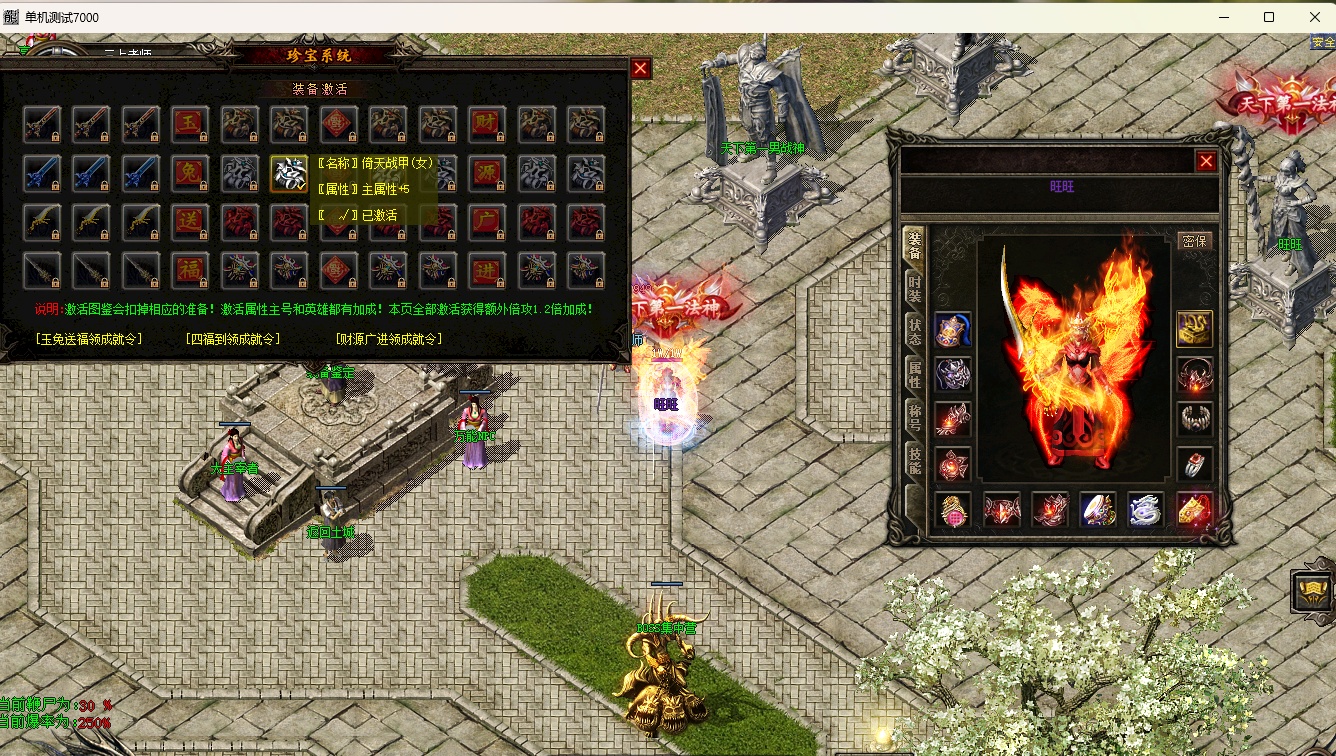This screenshot has width=1336, height=756.
Task: Choose the red 进 tile
Action: pos(487,270)
